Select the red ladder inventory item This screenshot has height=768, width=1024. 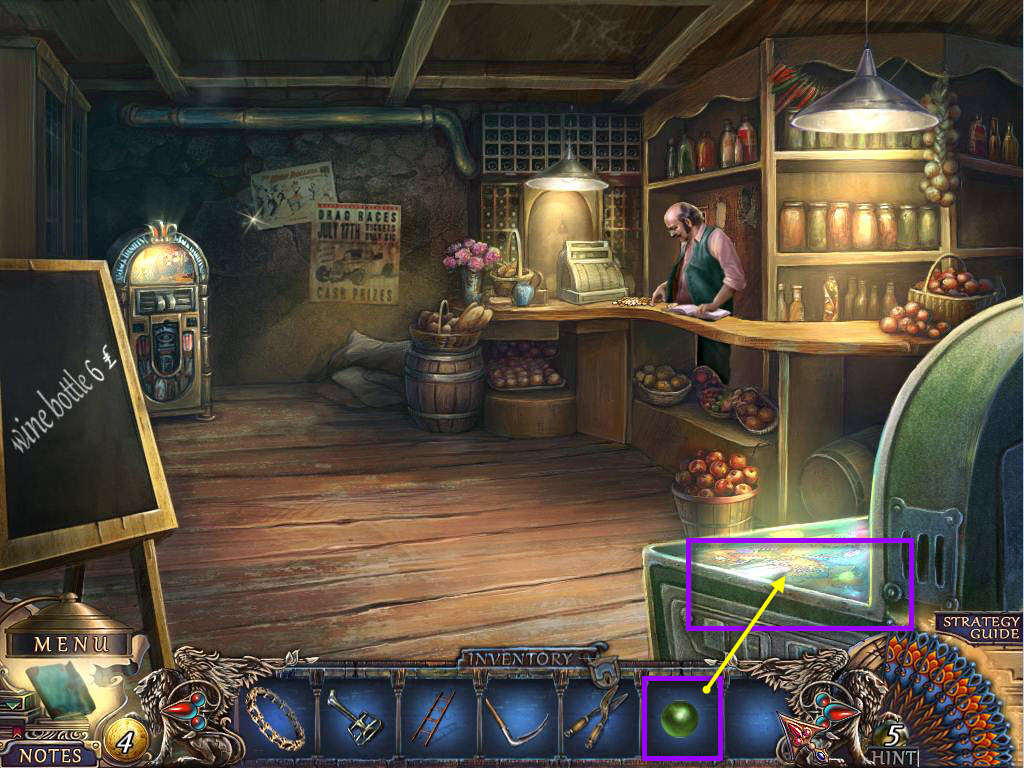coord(435,716)
